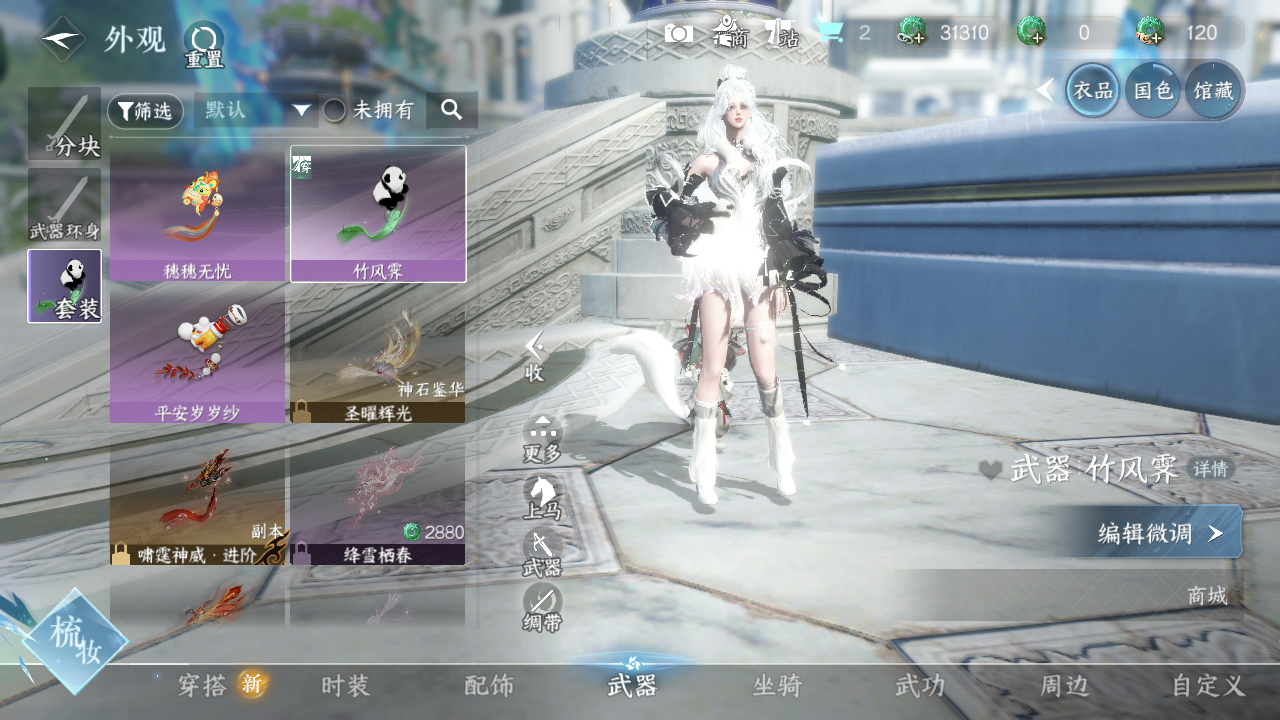This screenshot has width=1280, height=720.
Task: View 详情 for 竹风霁 weapon
Action: [x=1211, y=469]
